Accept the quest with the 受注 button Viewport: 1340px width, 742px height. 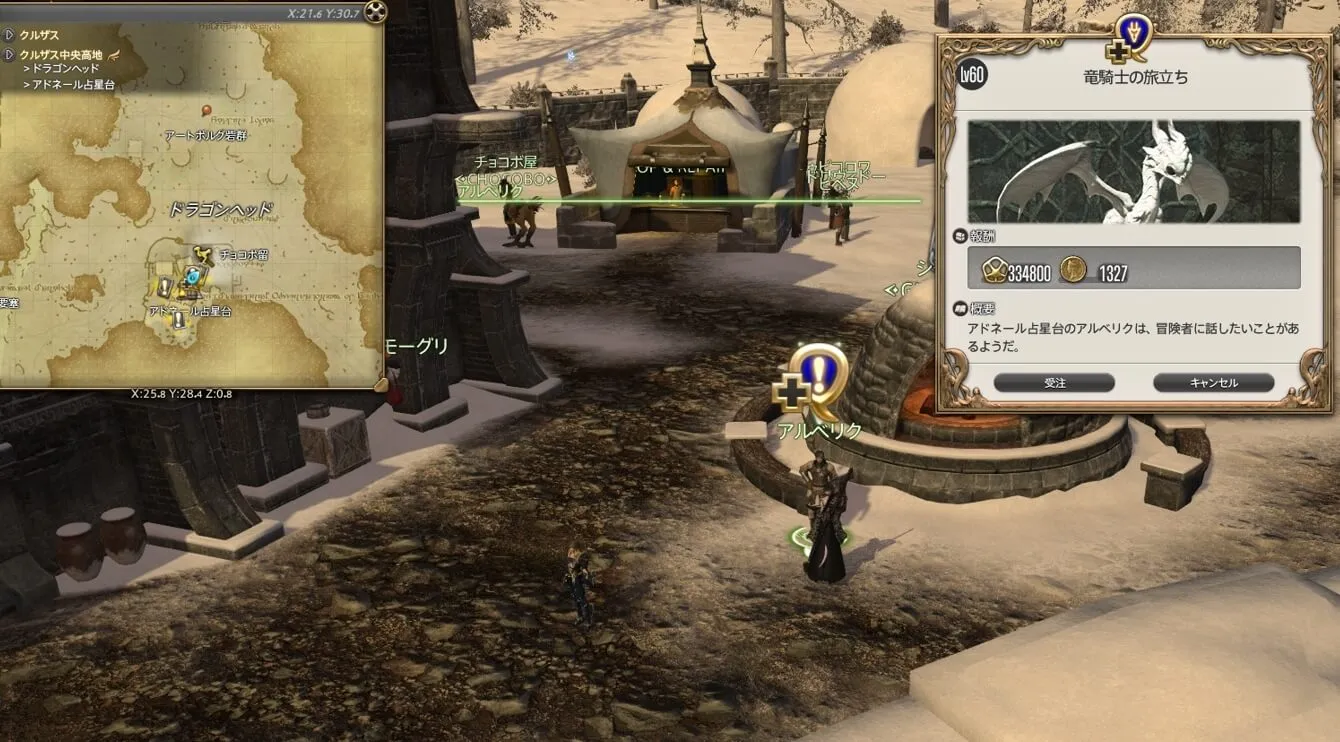(1054, 383)
